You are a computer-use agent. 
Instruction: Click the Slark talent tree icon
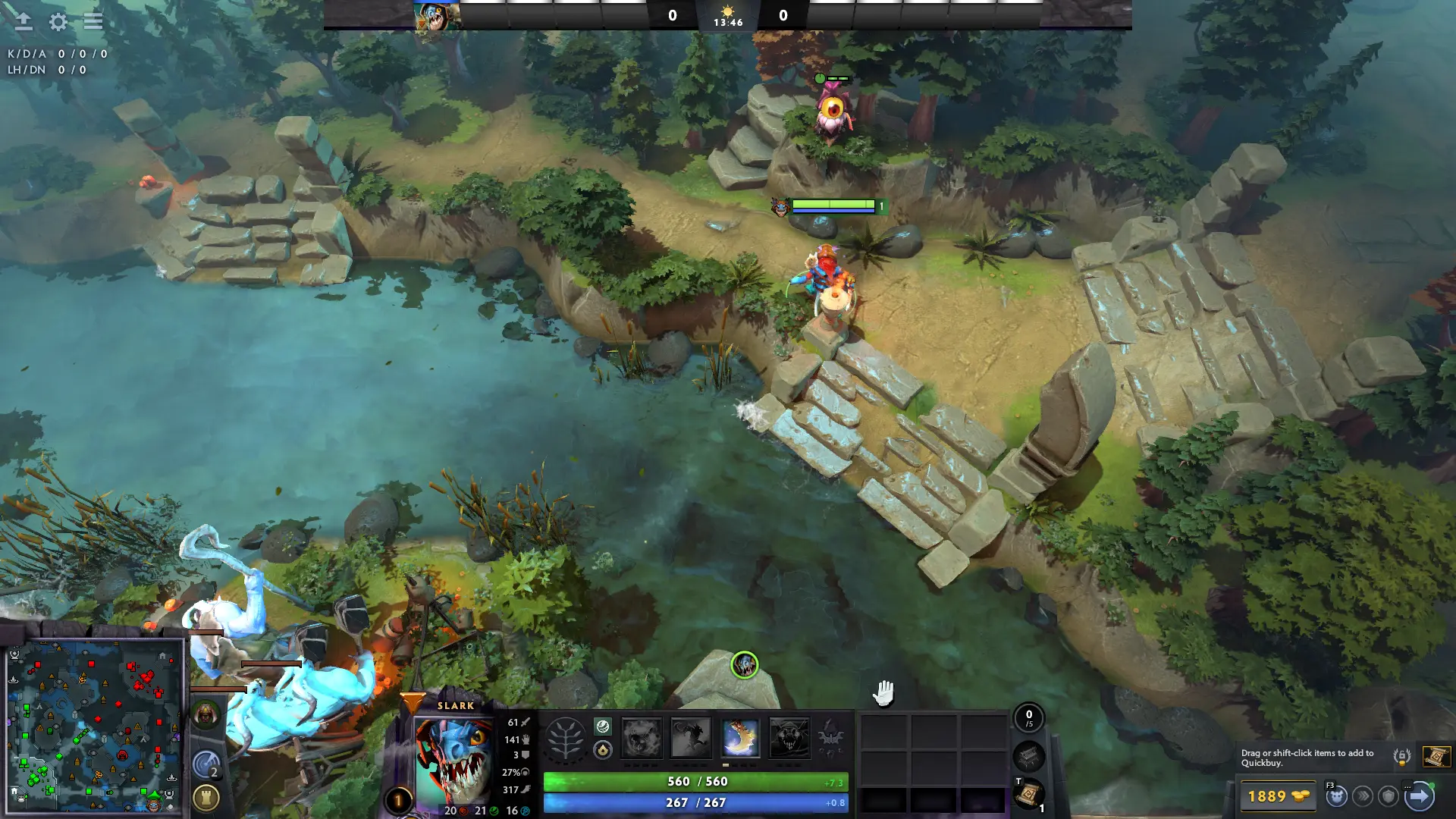click(x=564, y=737)
